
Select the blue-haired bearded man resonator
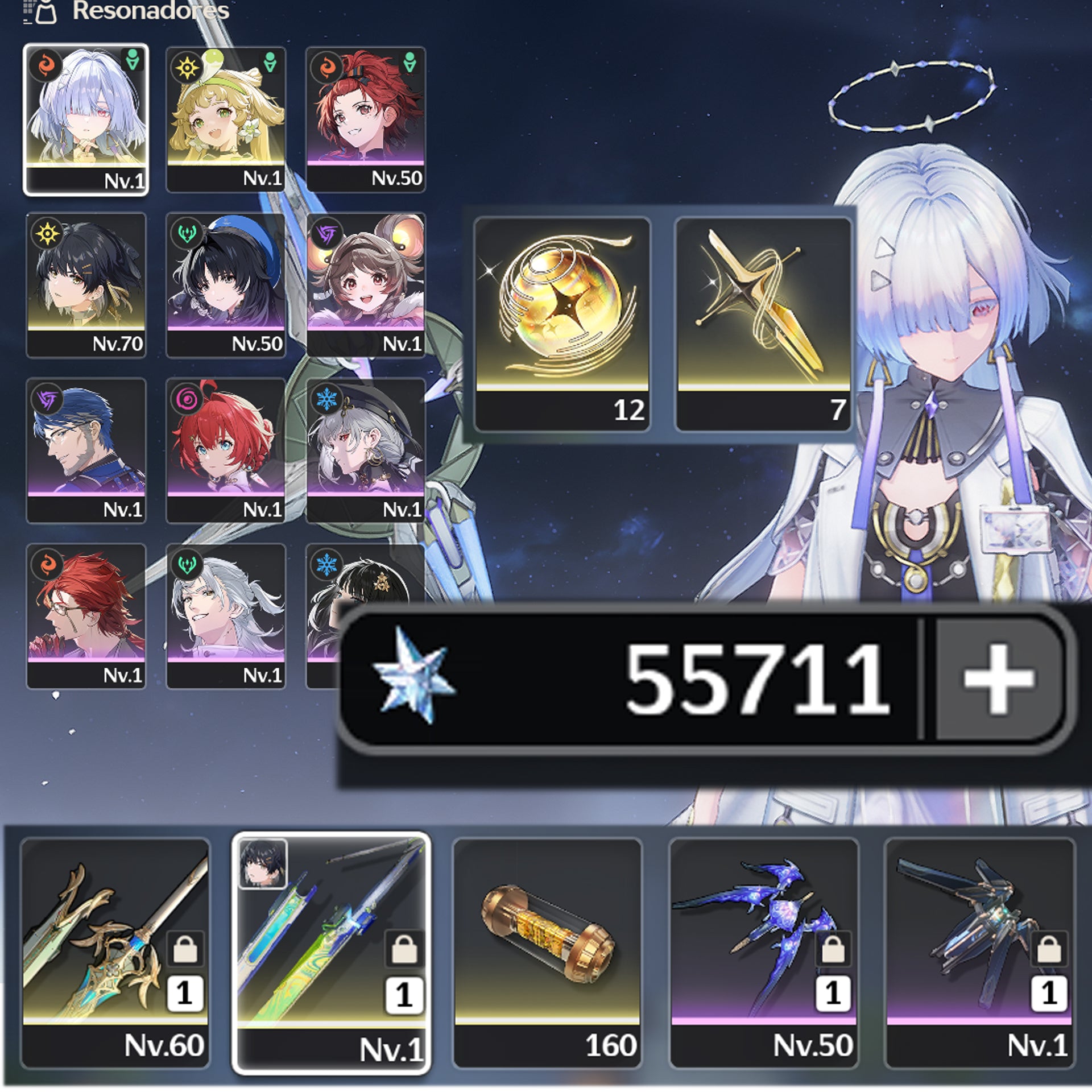coord(86,450)
